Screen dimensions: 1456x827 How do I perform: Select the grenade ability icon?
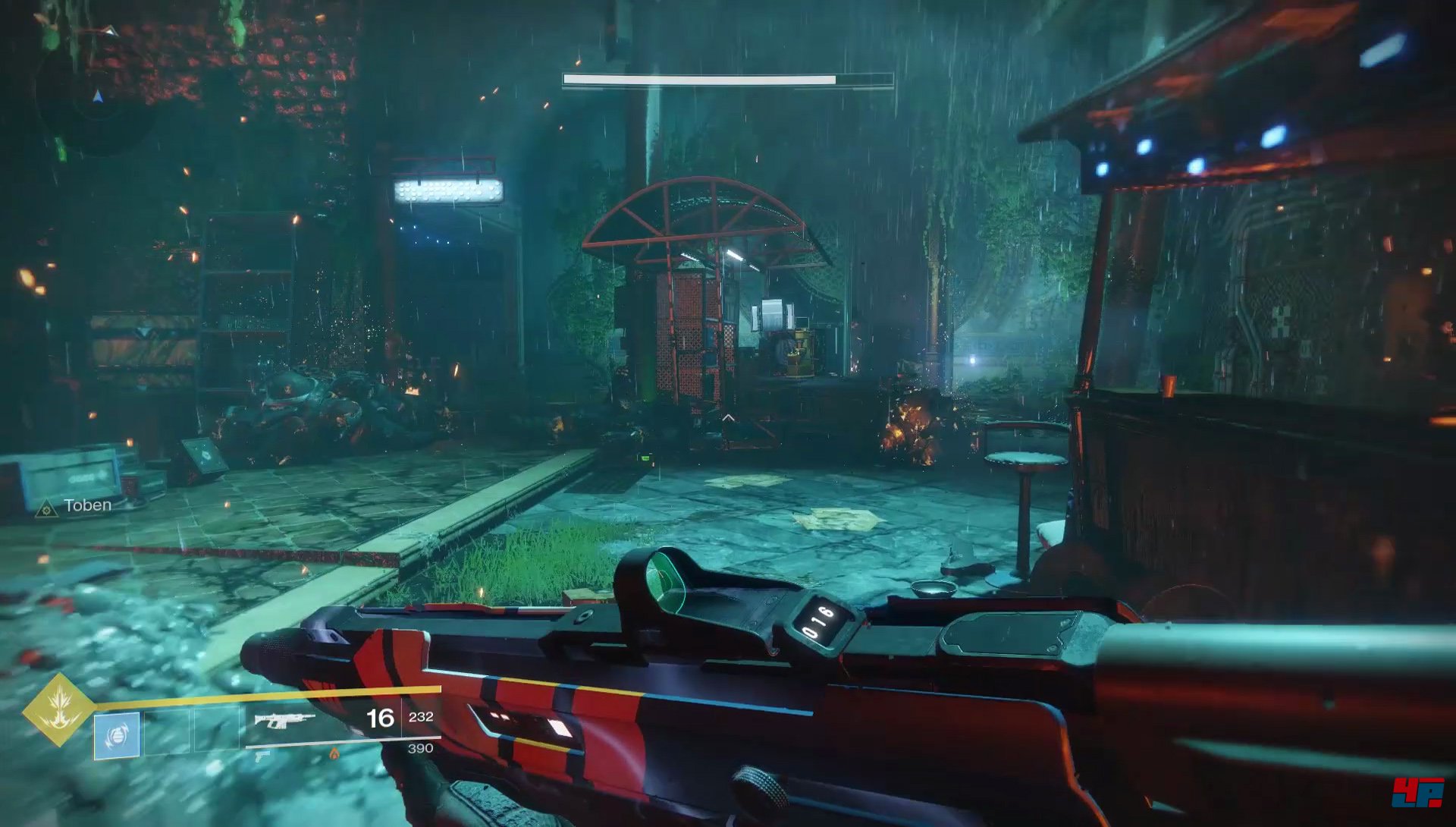tap(117, 735)
